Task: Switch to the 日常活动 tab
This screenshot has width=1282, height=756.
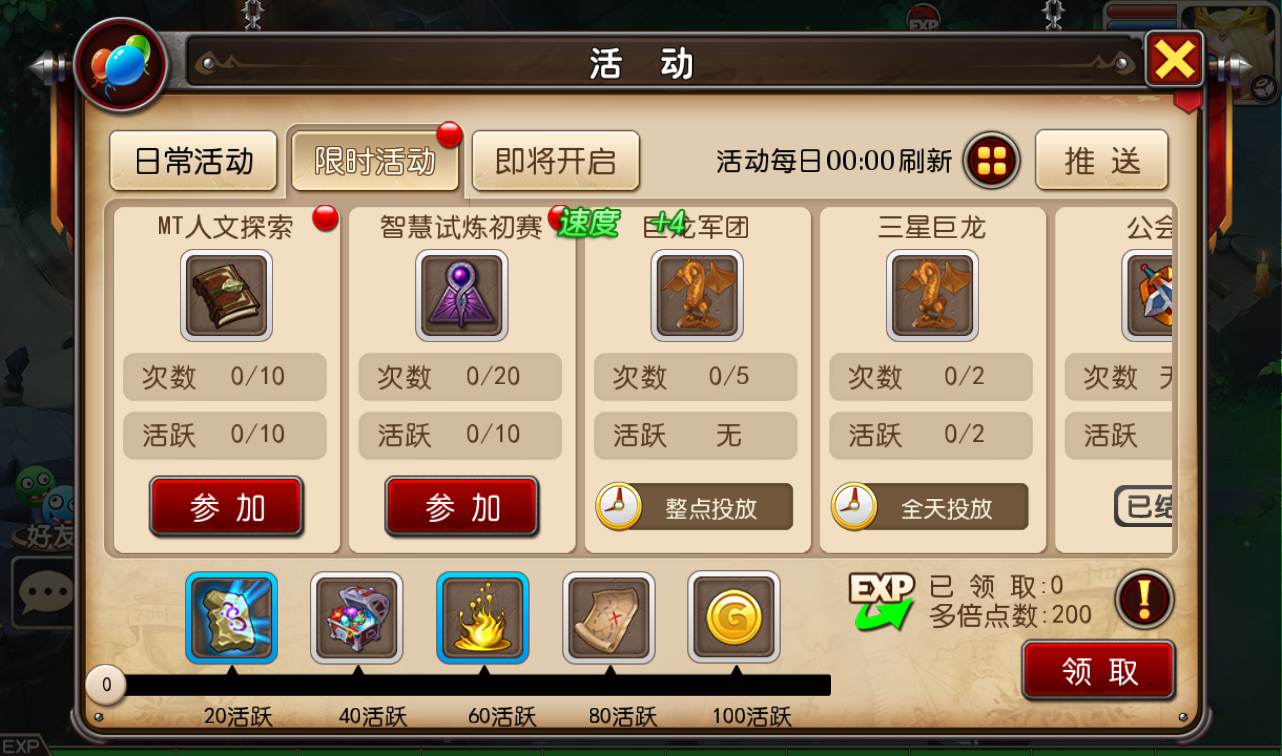Action: (x=192, y=161)
